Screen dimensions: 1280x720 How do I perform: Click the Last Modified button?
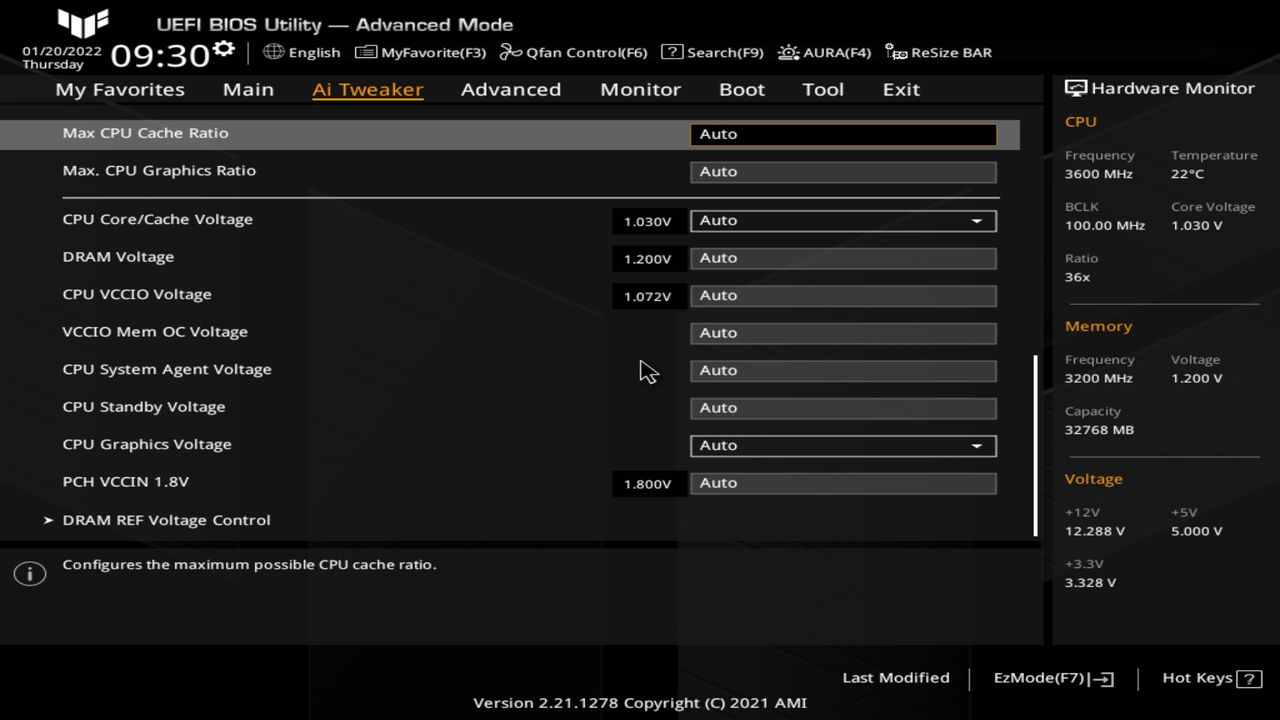[x=895, y=677]
